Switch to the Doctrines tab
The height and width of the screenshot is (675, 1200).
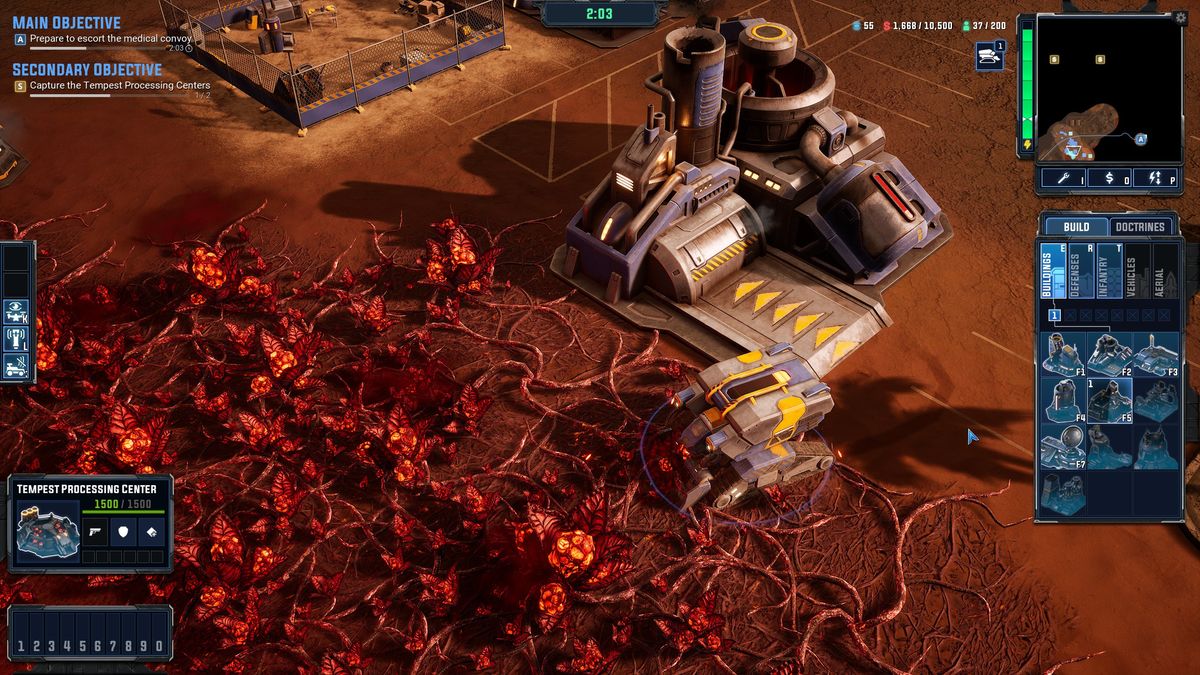[x=1141, y=227]
